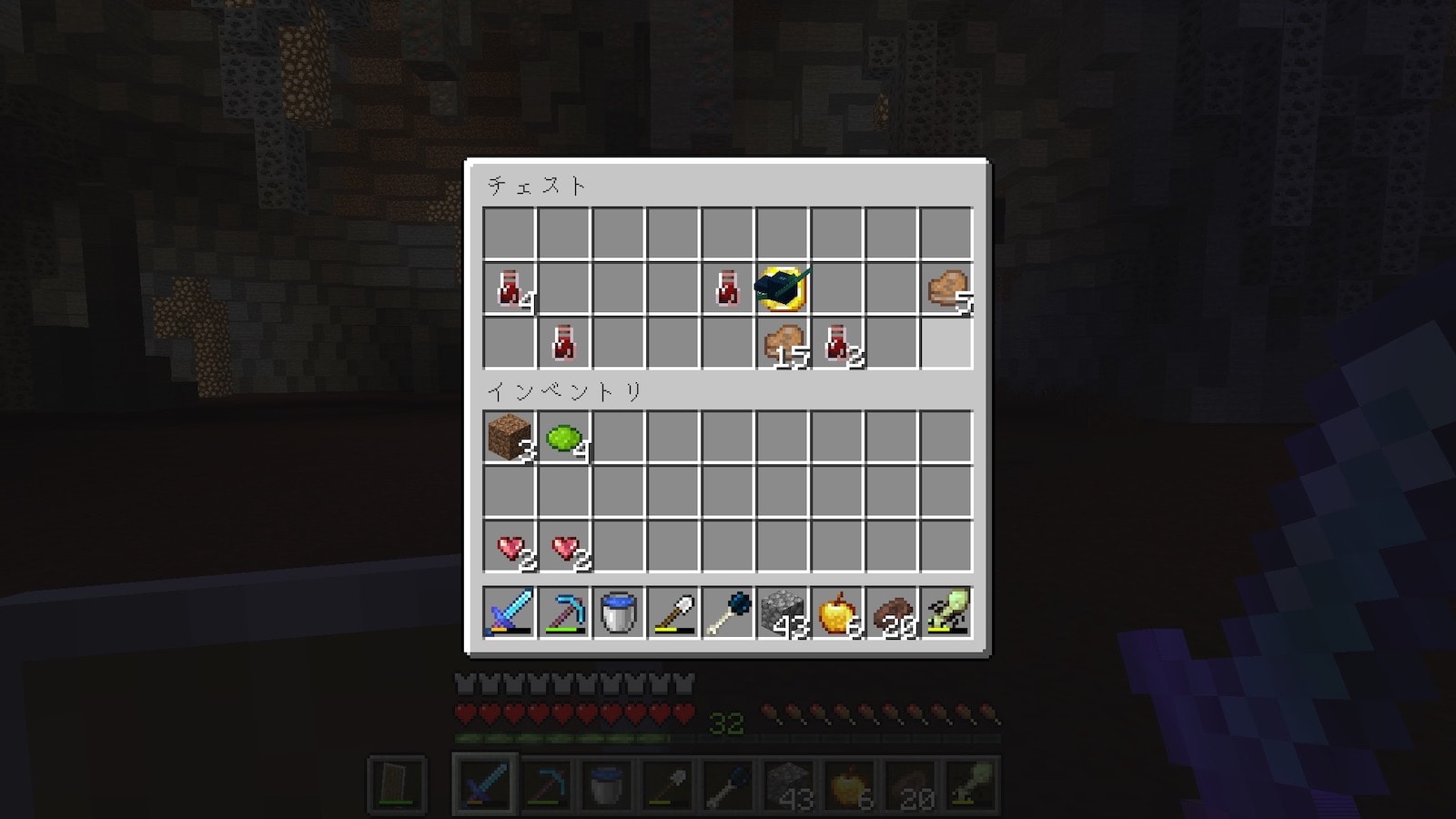Select the pale green wand item
The height and width of the screenshot is (819, 1456).
pos(946,612)
